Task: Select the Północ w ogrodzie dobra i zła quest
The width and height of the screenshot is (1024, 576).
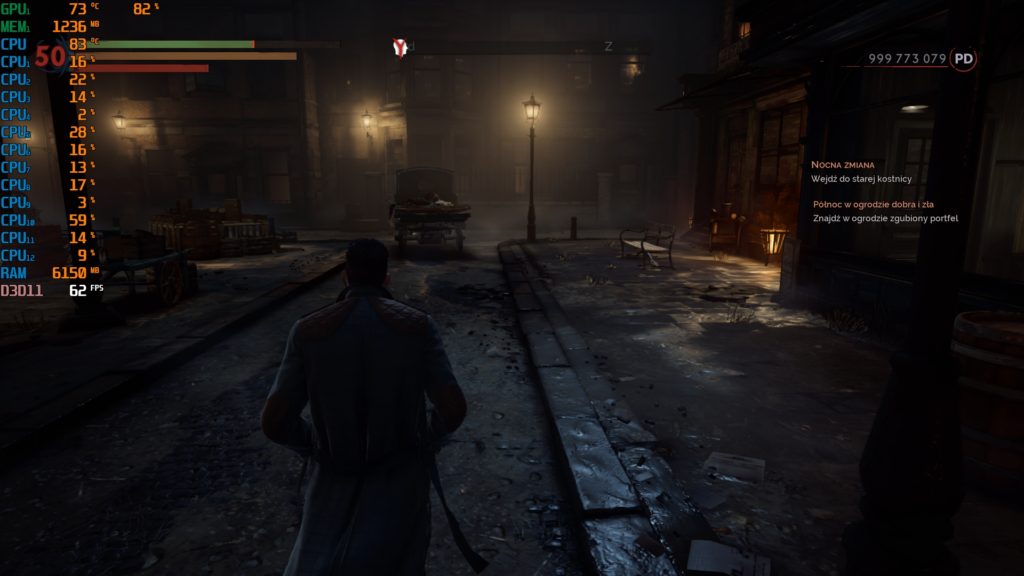Action: pyautogui.click(x=873, y=204)
